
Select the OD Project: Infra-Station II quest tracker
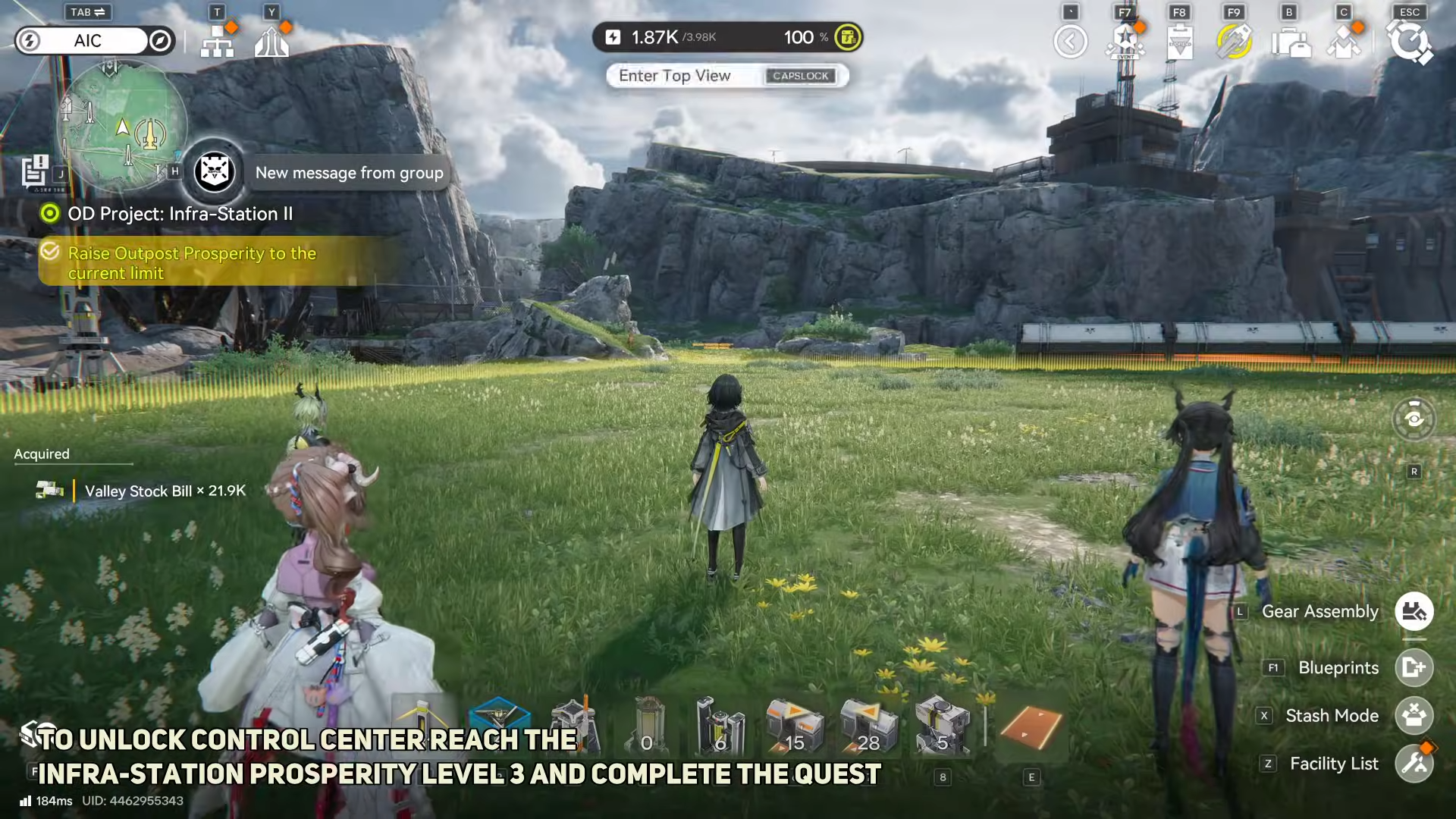[180, 214]
